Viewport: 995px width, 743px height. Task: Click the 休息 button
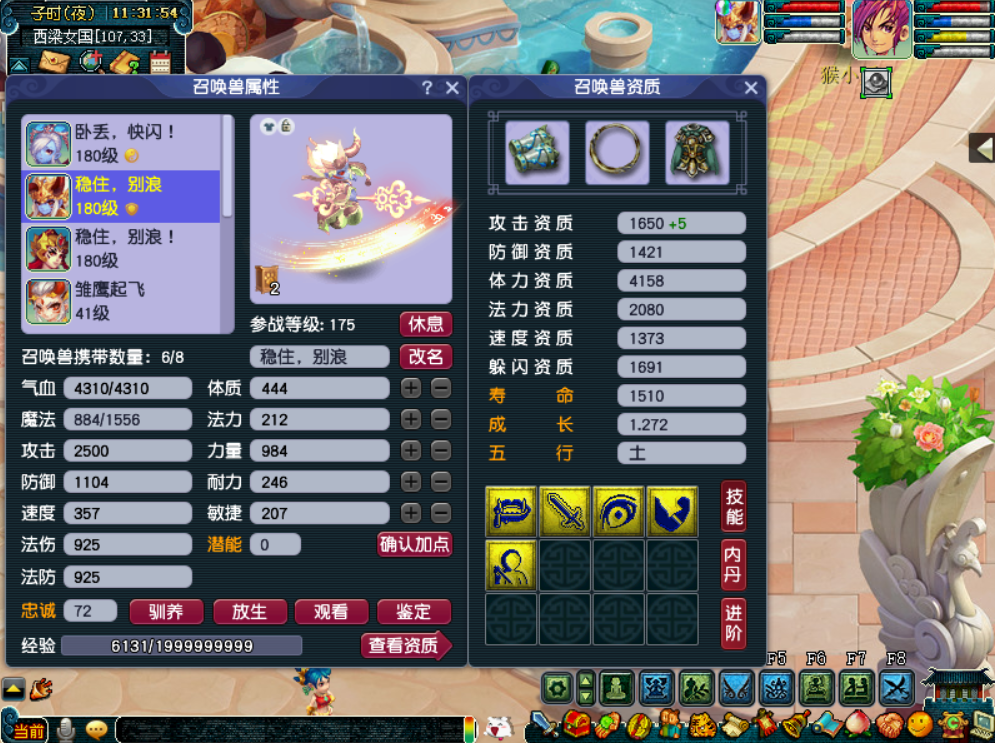coord(426,324)
